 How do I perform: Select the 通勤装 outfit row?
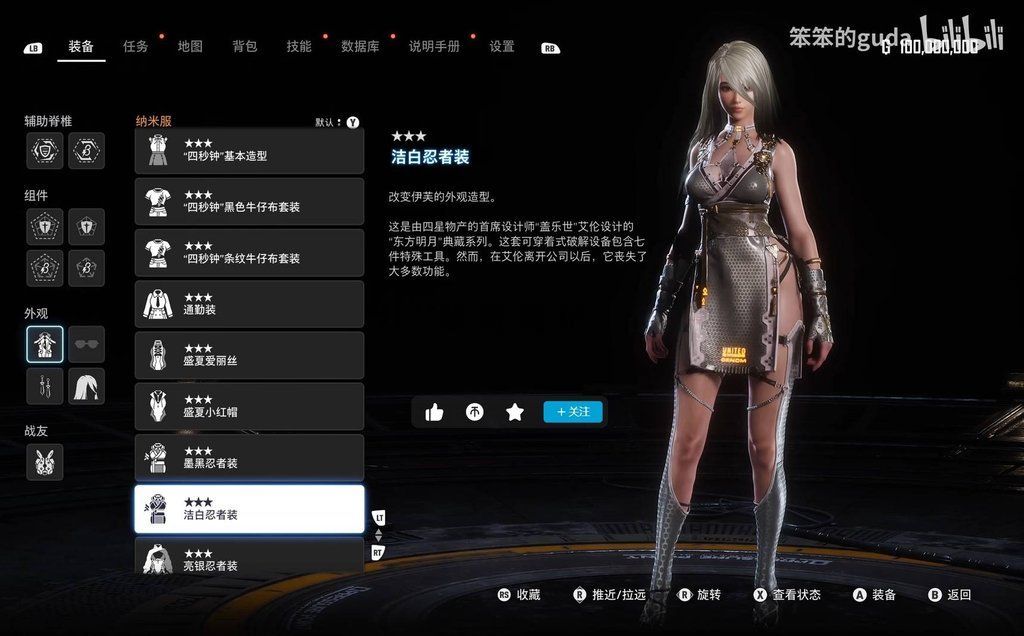(249, 304)
